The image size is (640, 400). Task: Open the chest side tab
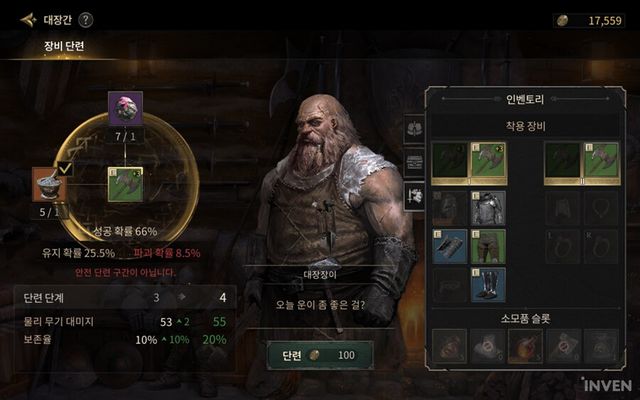(415, 162)
